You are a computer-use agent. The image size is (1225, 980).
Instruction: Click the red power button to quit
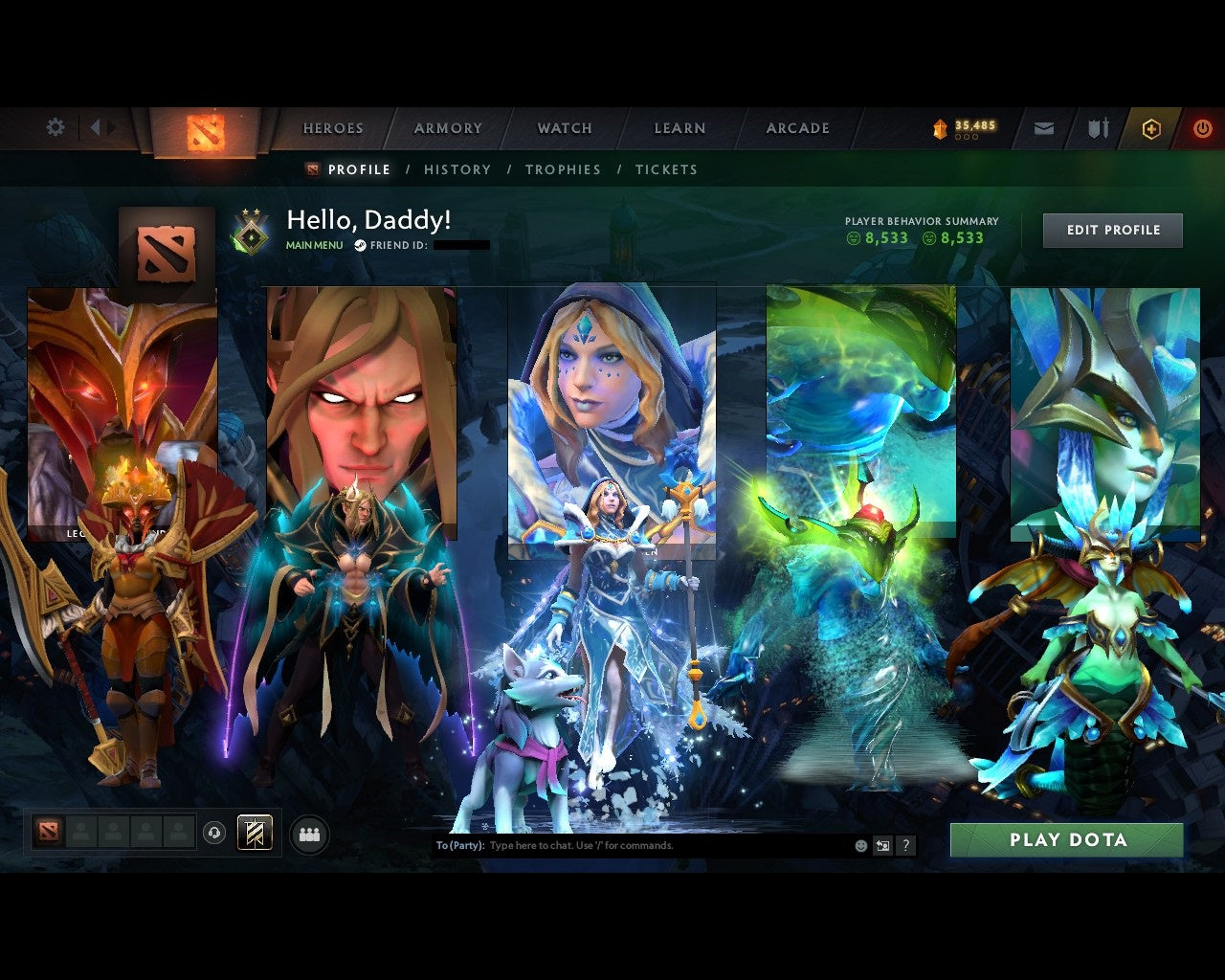(1203, 126)
